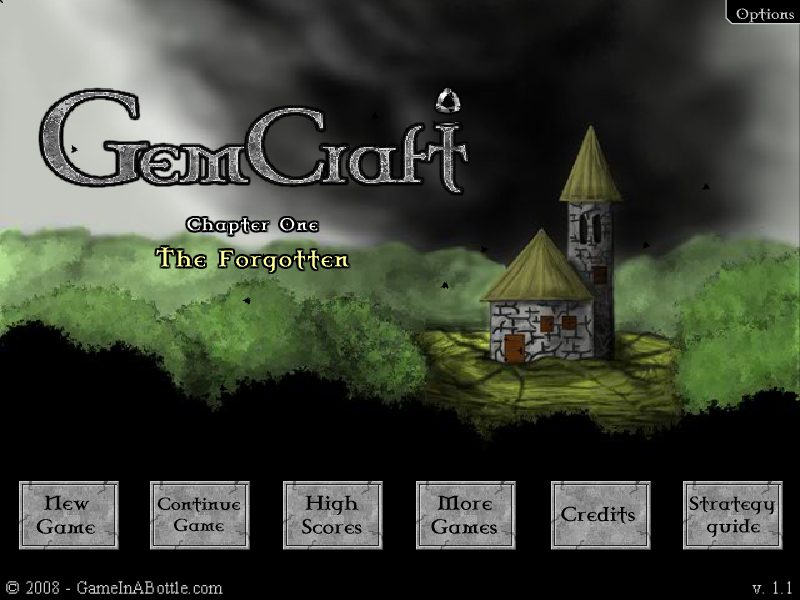800x600 pixels.
Task: Open the High Scores screen
Action: (332, 515)
